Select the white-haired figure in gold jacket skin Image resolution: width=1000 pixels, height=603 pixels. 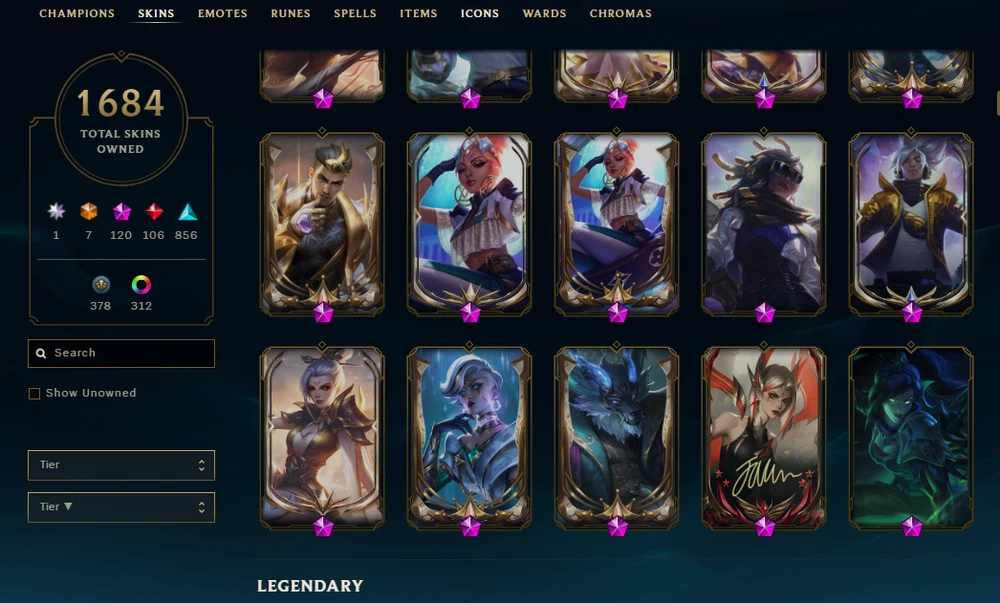pos(911,224)
